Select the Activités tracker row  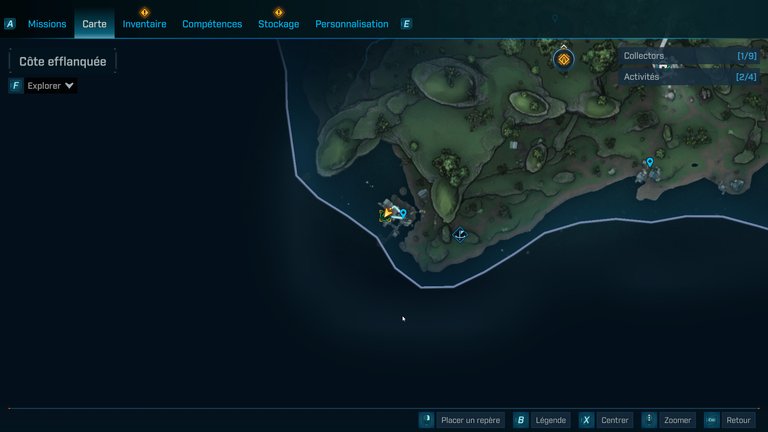(x=689, y=77)
